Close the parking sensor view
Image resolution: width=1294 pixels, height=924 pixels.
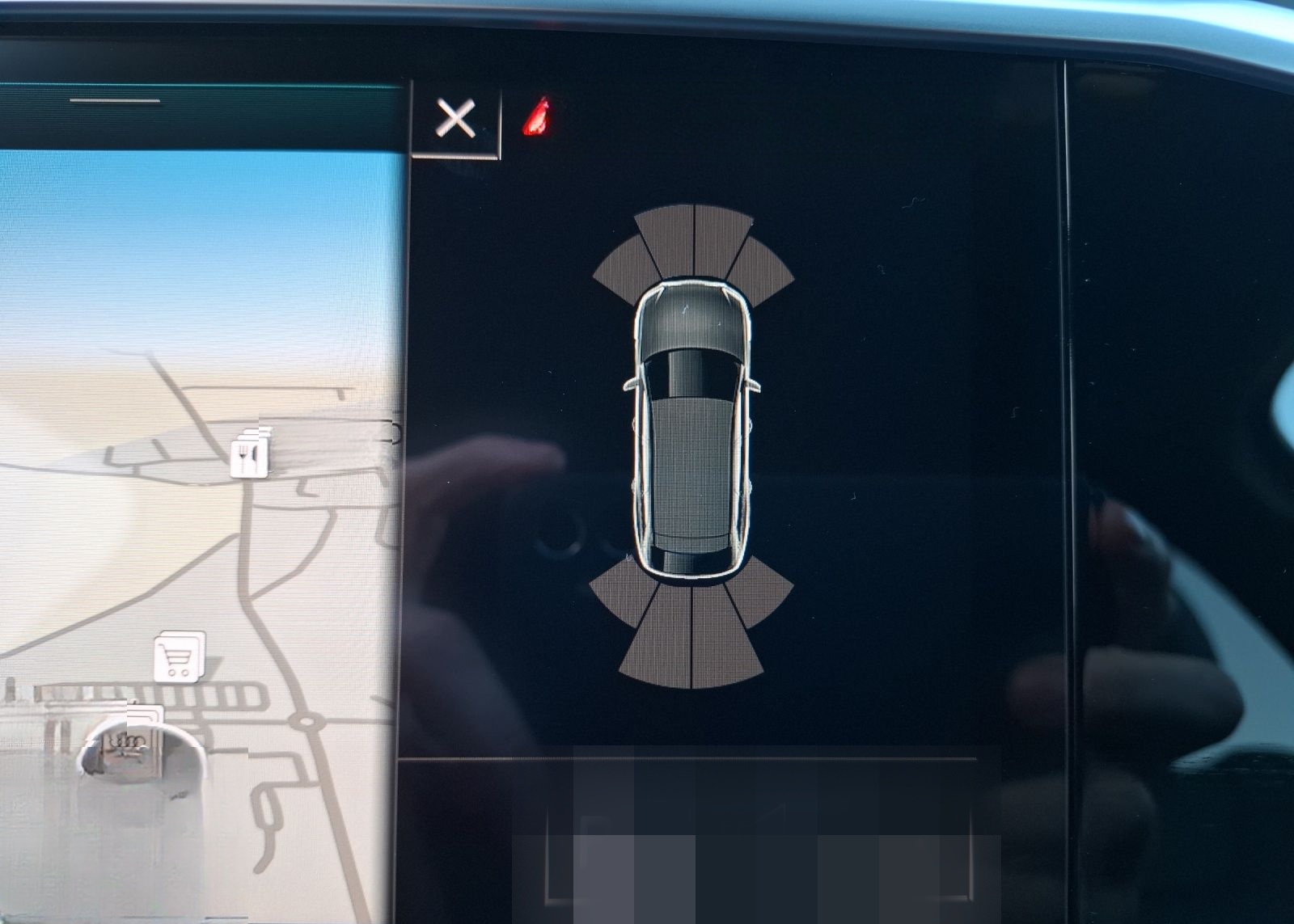pyautogui.click(x=455, y=120)
